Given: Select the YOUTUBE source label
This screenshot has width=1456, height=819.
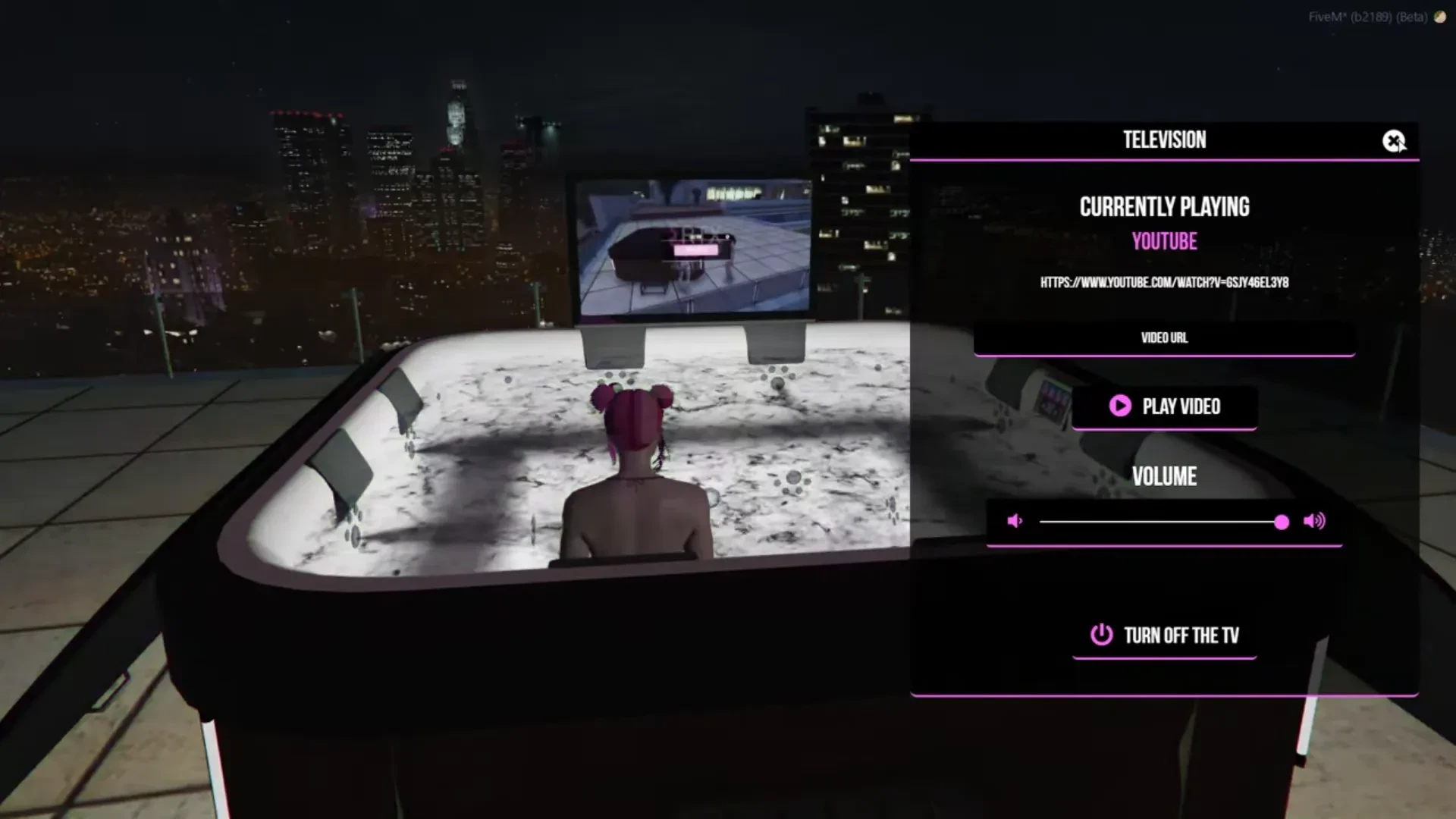Looking at the screenshot, I should coord(1164,241).
